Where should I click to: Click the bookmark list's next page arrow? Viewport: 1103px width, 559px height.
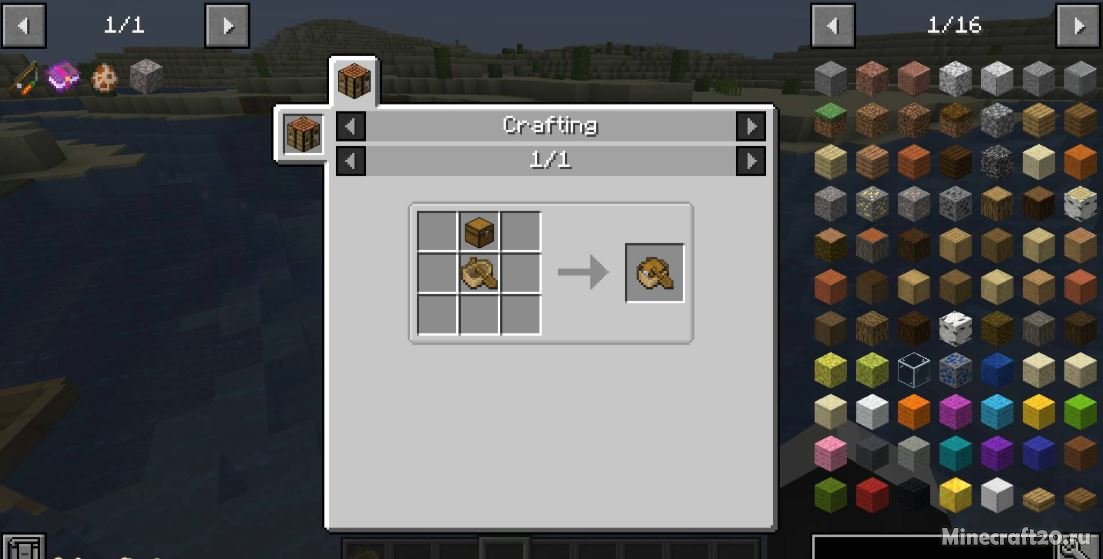227,25
